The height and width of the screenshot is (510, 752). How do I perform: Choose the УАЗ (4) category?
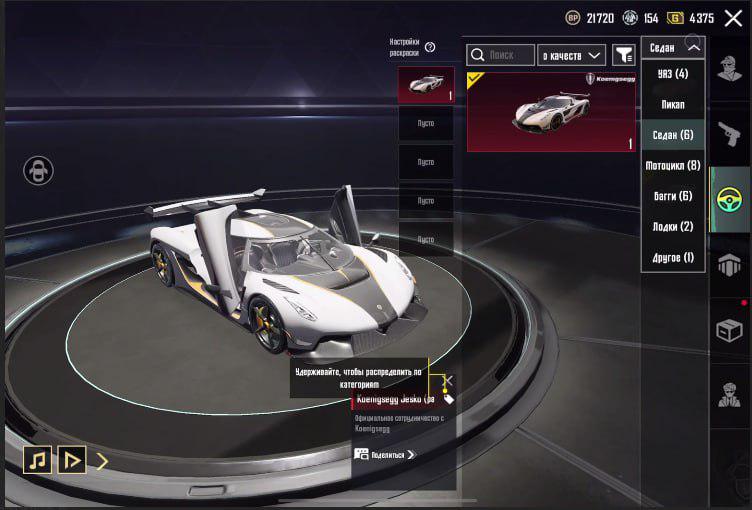673,74
